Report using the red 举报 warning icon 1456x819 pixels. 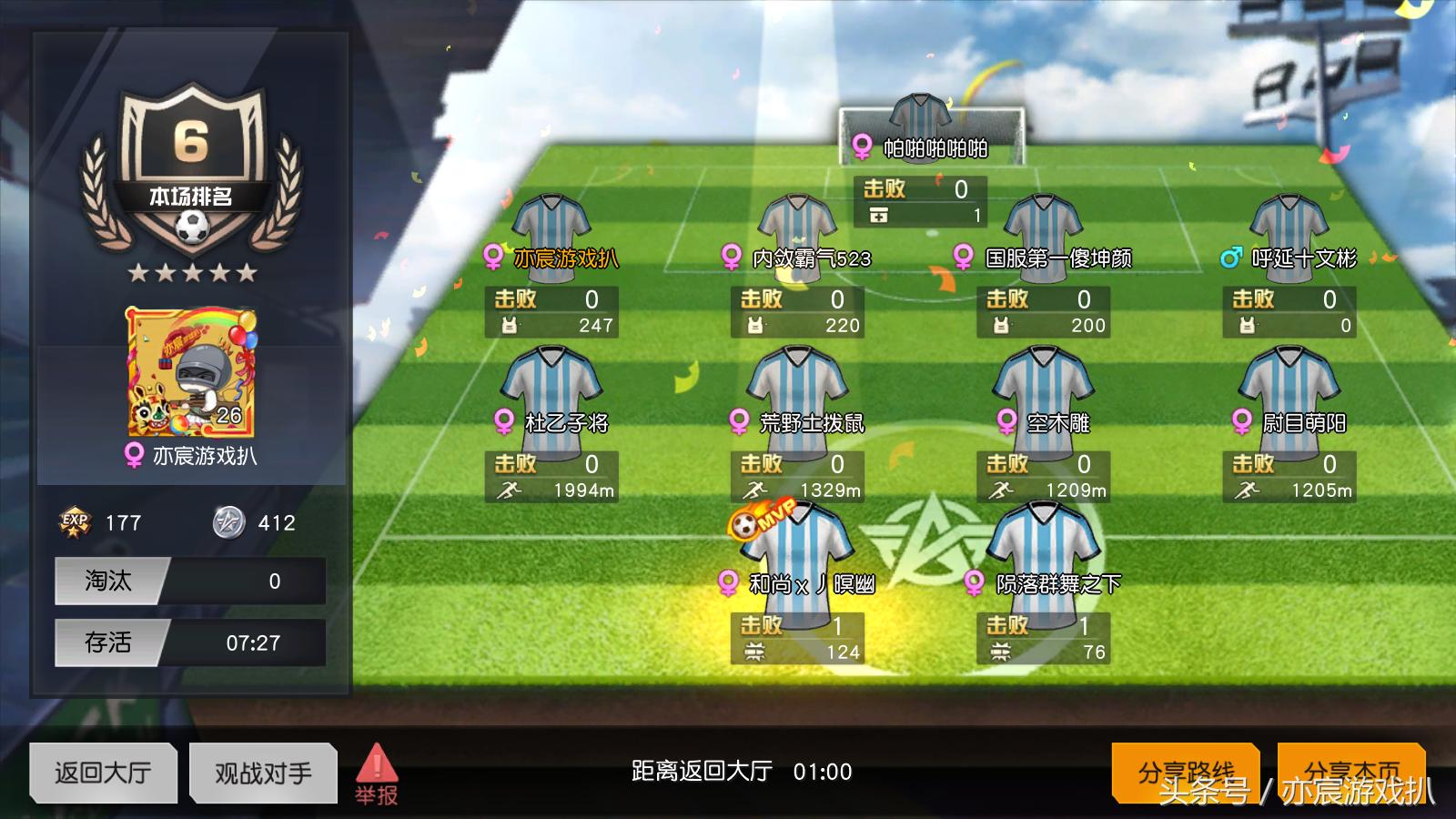click(376, 773)
